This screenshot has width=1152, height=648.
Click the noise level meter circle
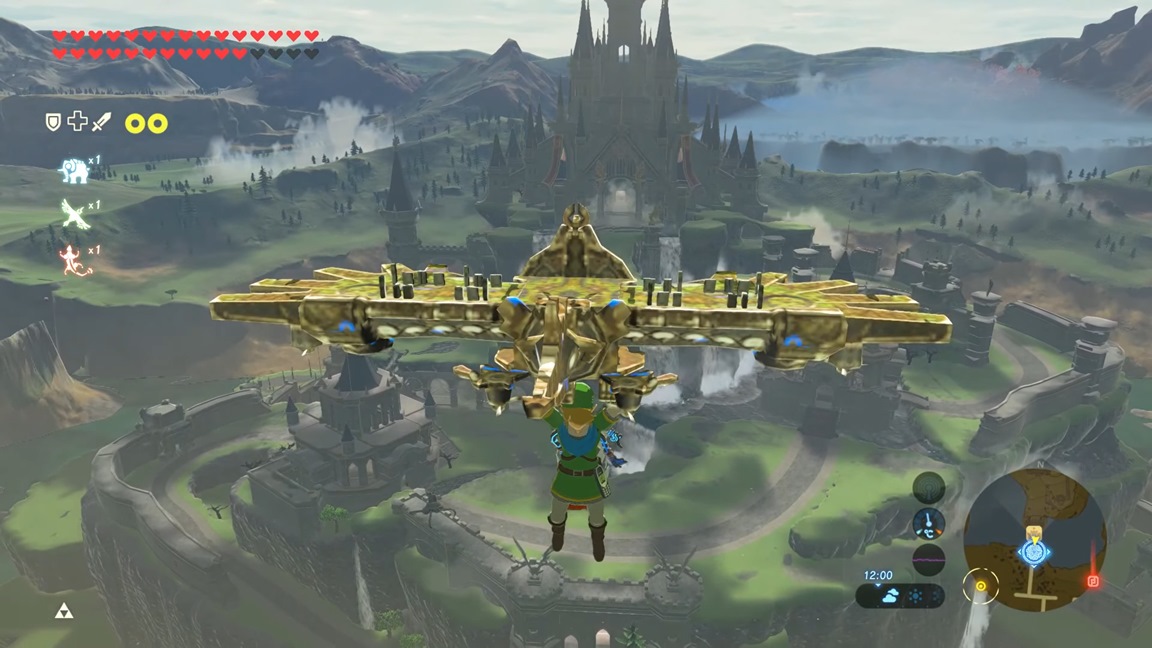[x=928, y=559]
